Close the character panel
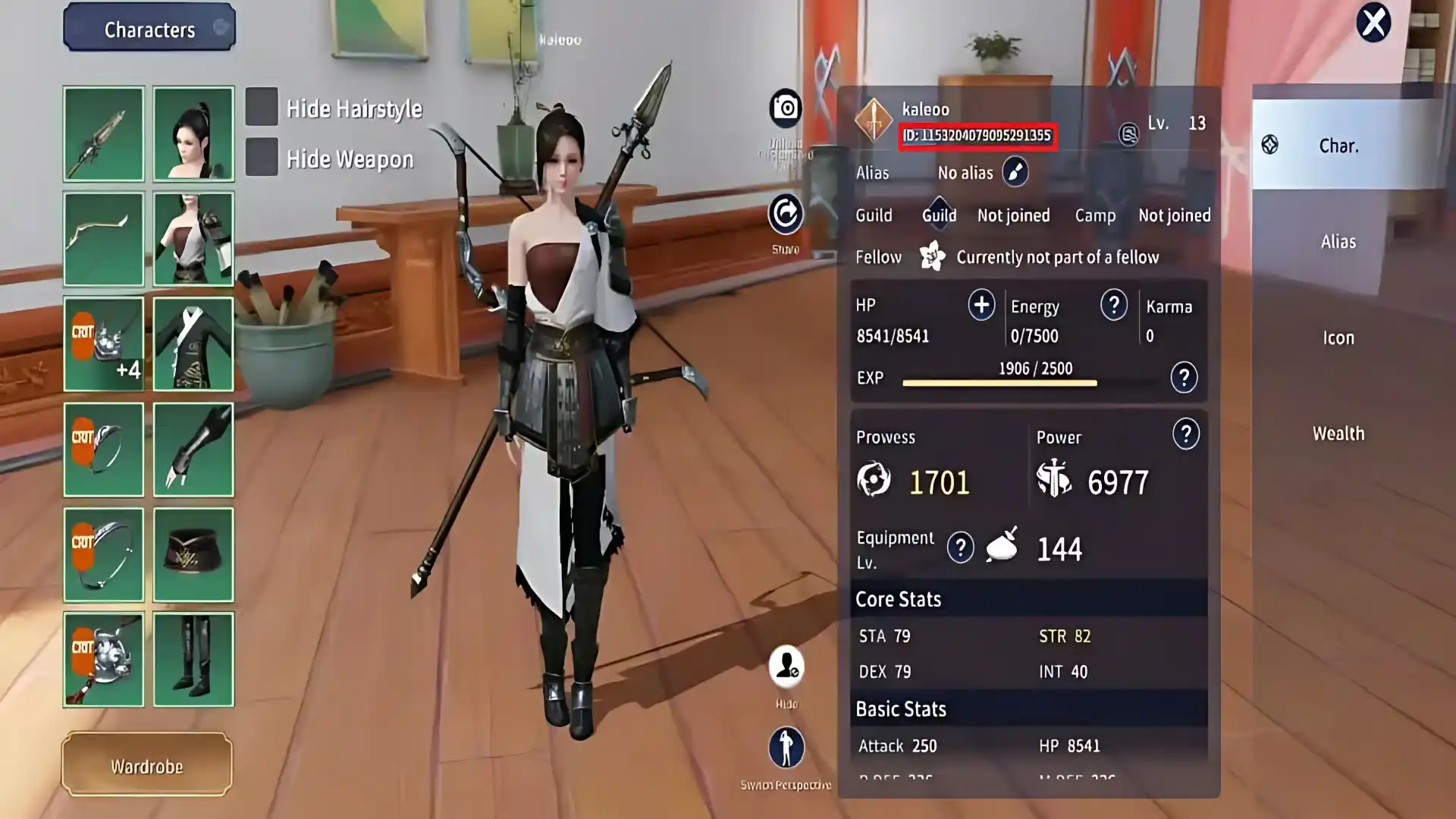Viewport: 1456px width, 819px height. 1373,23
